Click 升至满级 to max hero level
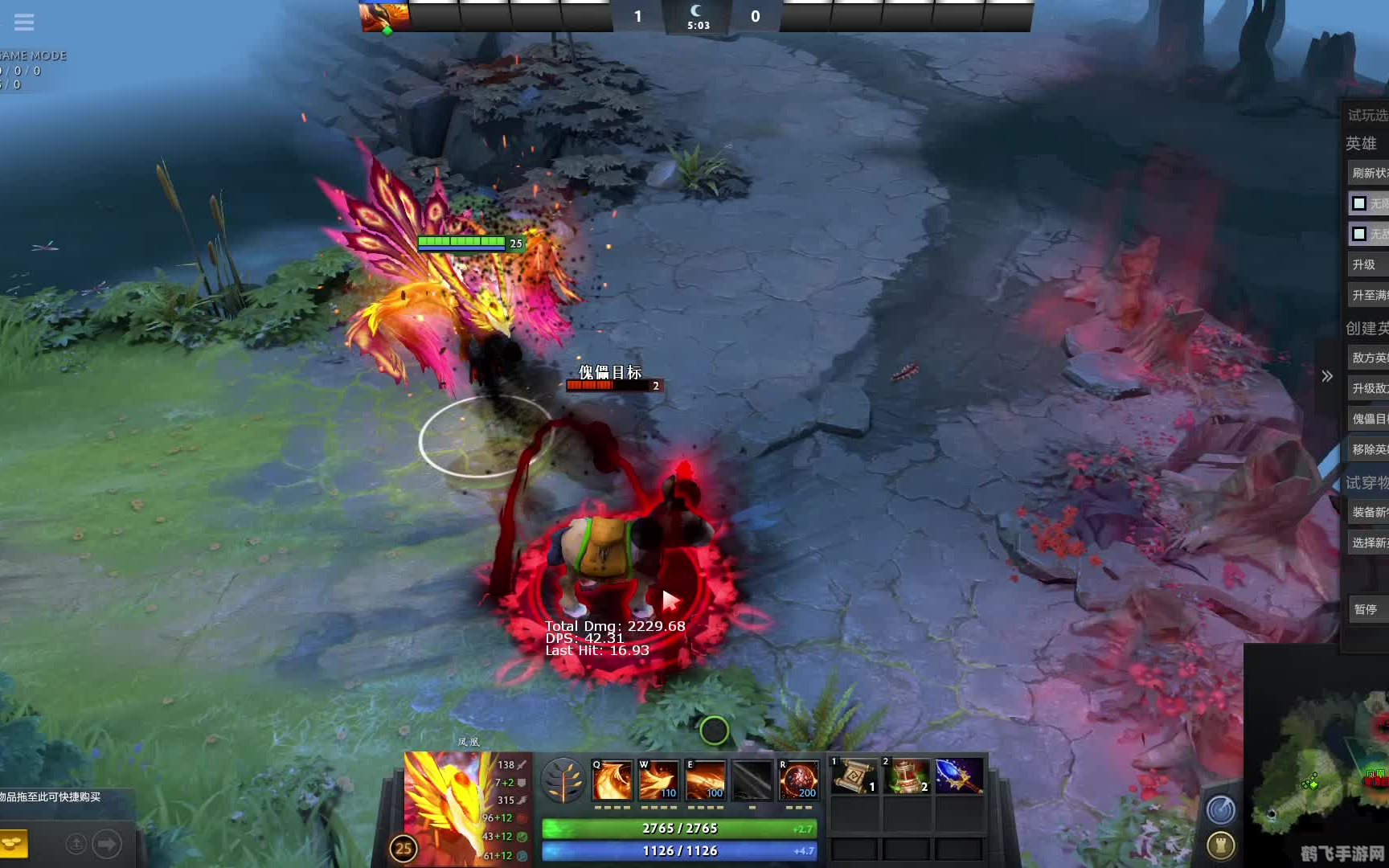This screenshot has height=868, width=1389. tap(1368, 295)
